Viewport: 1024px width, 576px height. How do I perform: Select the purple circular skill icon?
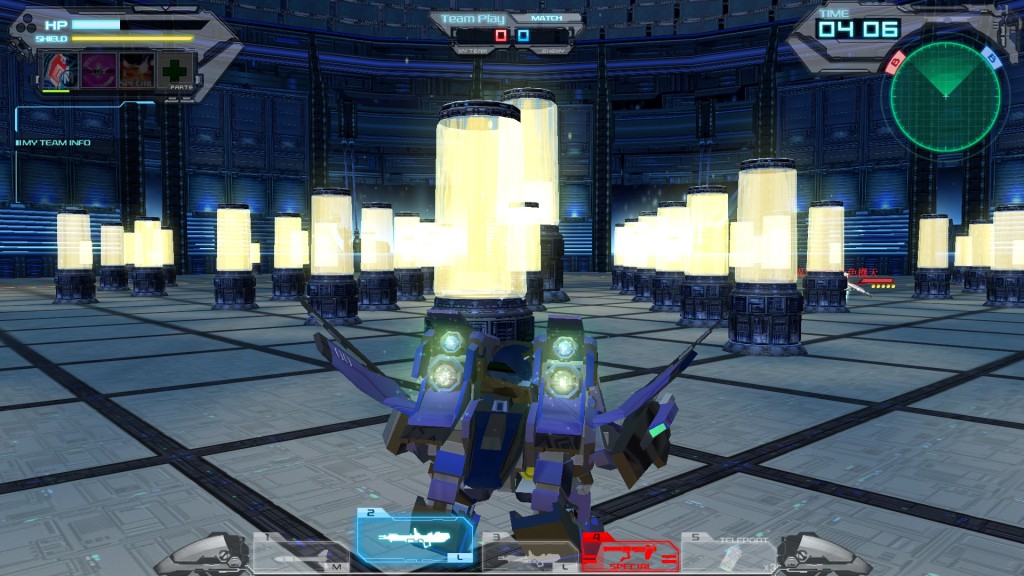click(98, 70)
